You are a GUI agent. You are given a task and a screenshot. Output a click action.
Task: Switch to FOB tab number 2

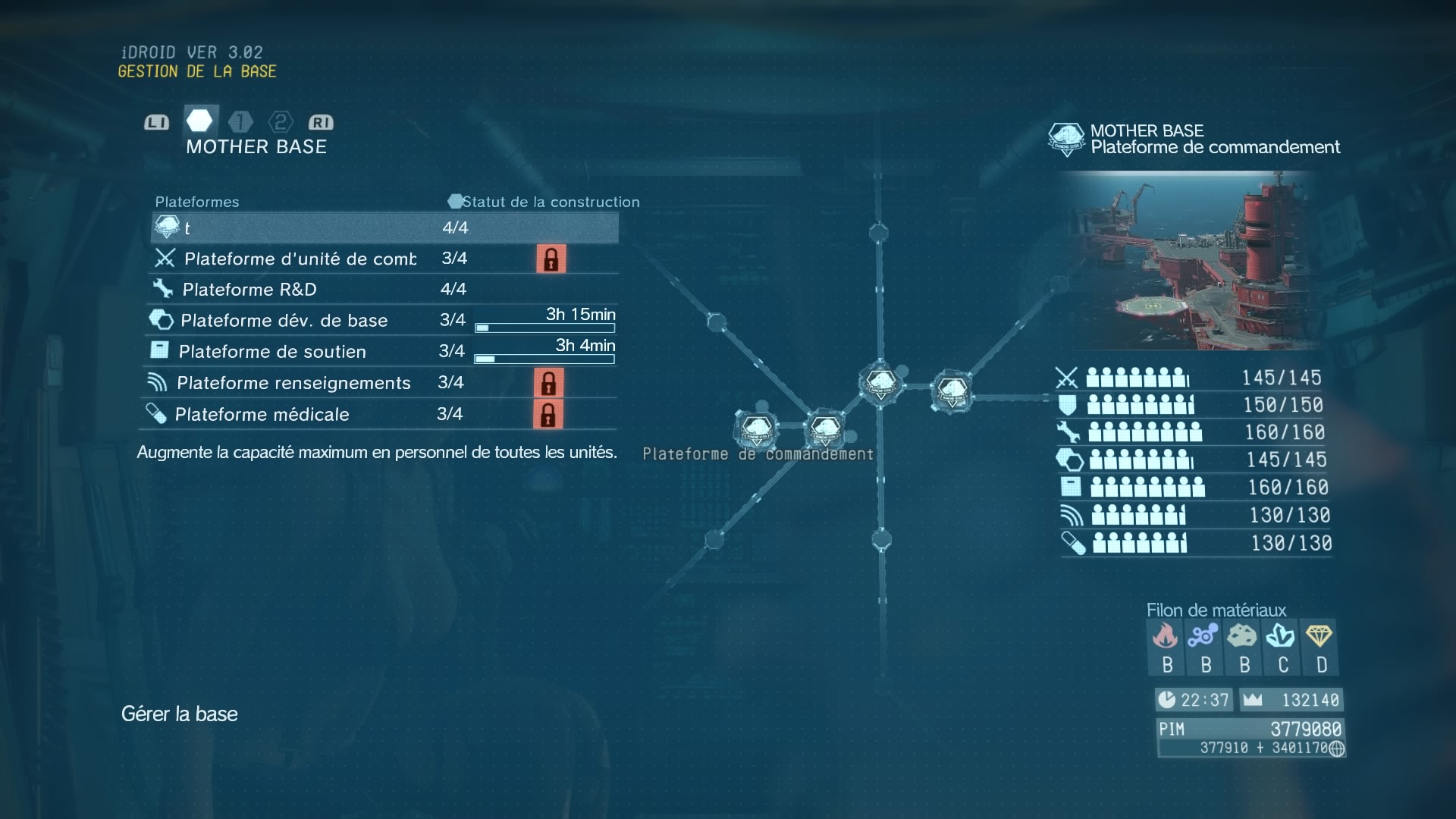(281, 122)
